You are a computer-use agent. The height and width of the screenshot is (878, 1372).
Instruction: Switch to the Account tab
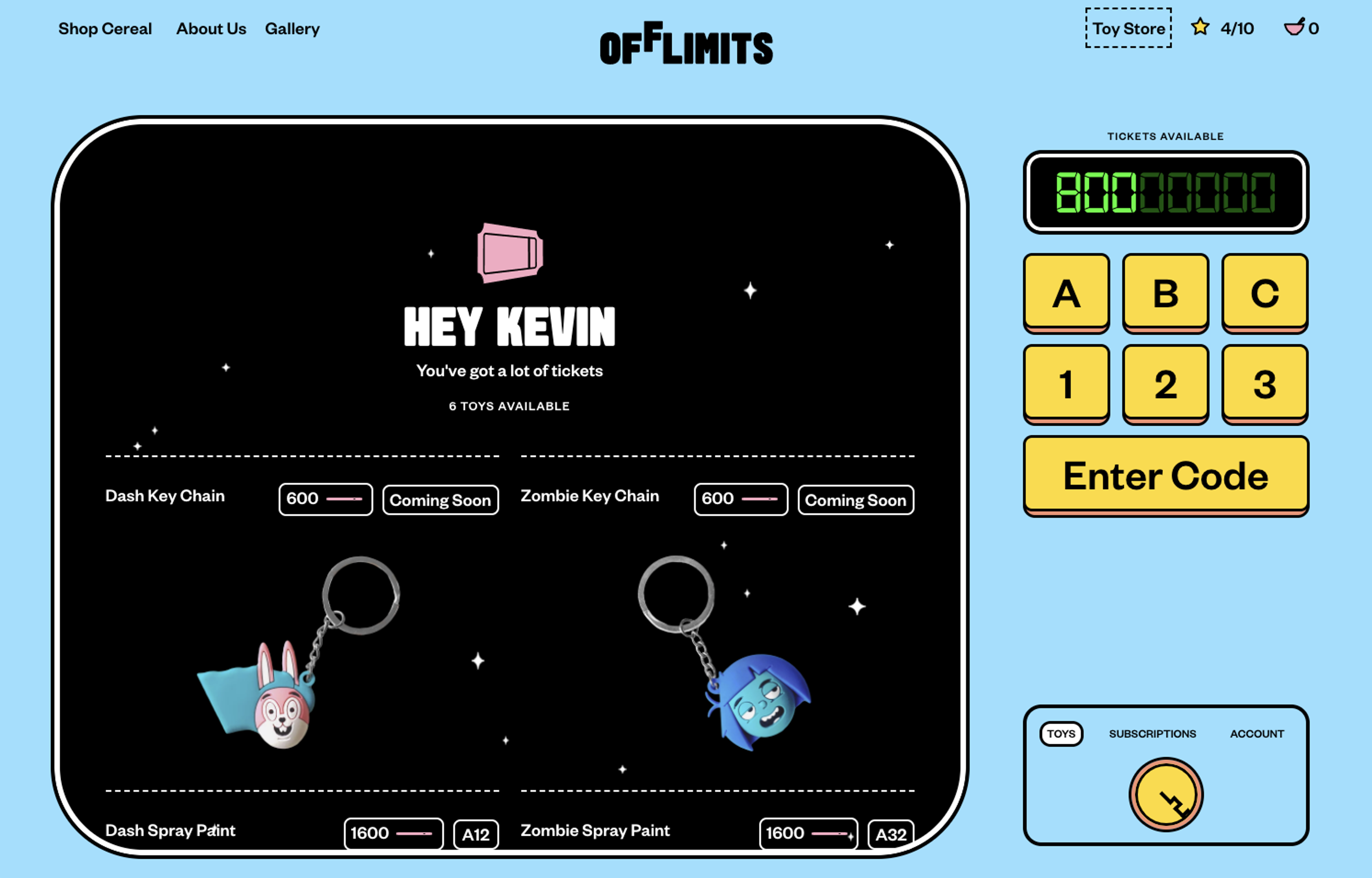point(1256,734)
